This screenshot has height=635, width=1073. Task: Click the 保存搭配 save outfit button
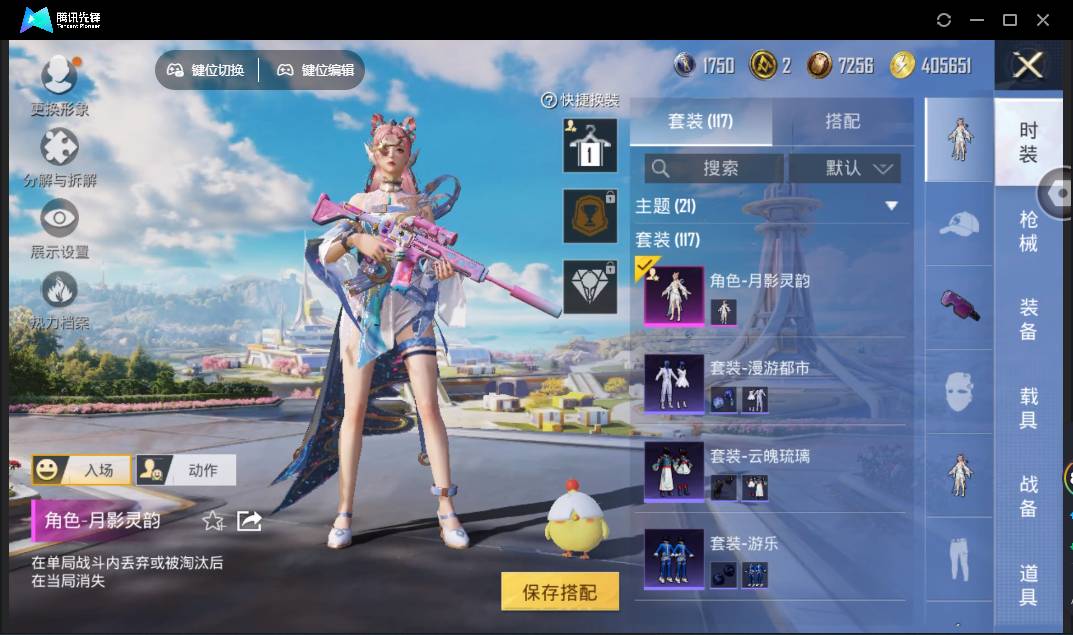coord(560,592)
